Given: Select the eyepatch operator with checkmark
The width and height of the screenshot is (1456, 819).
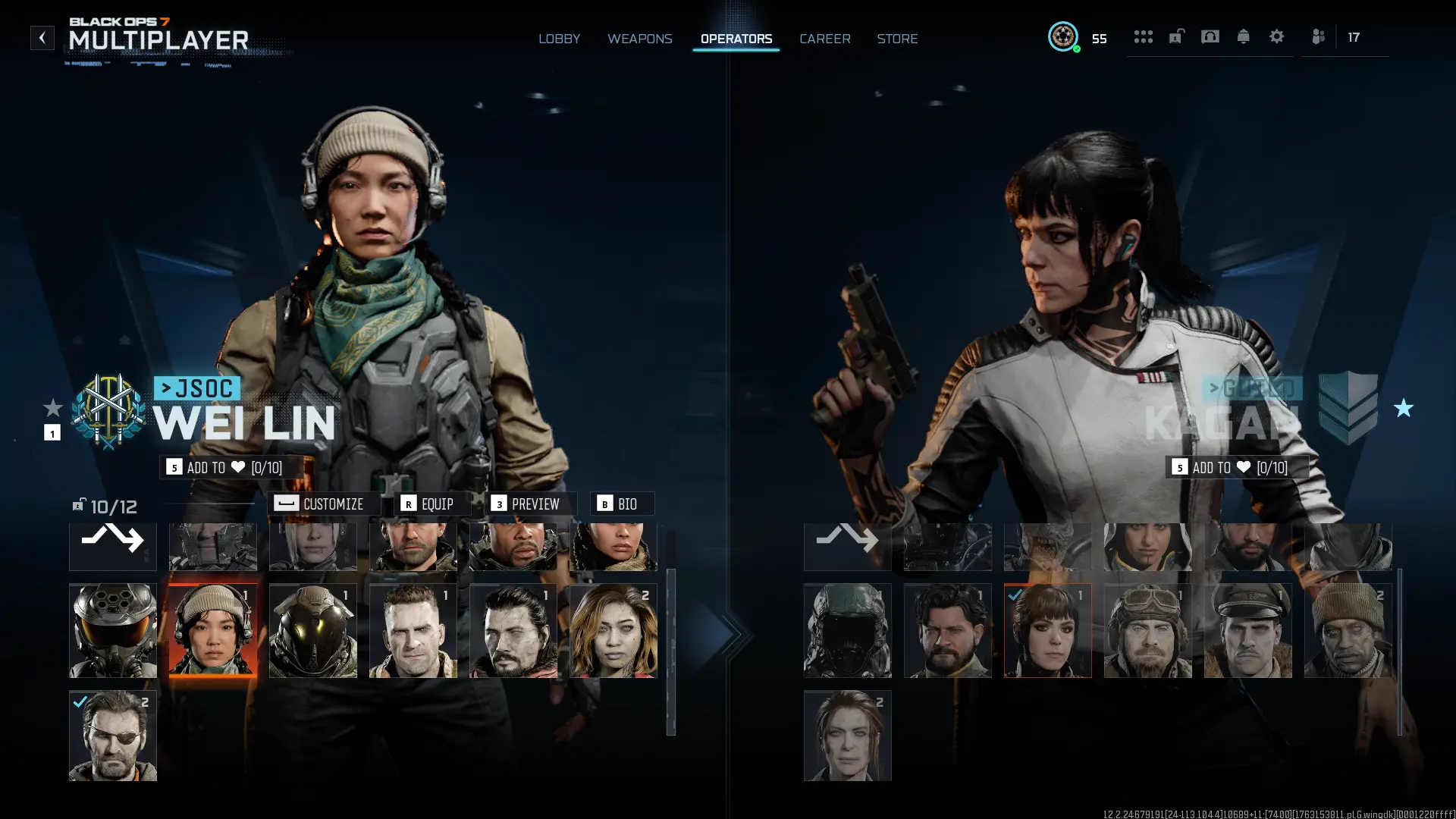Looking at the screenshot, I should click(x=112, y=735).
